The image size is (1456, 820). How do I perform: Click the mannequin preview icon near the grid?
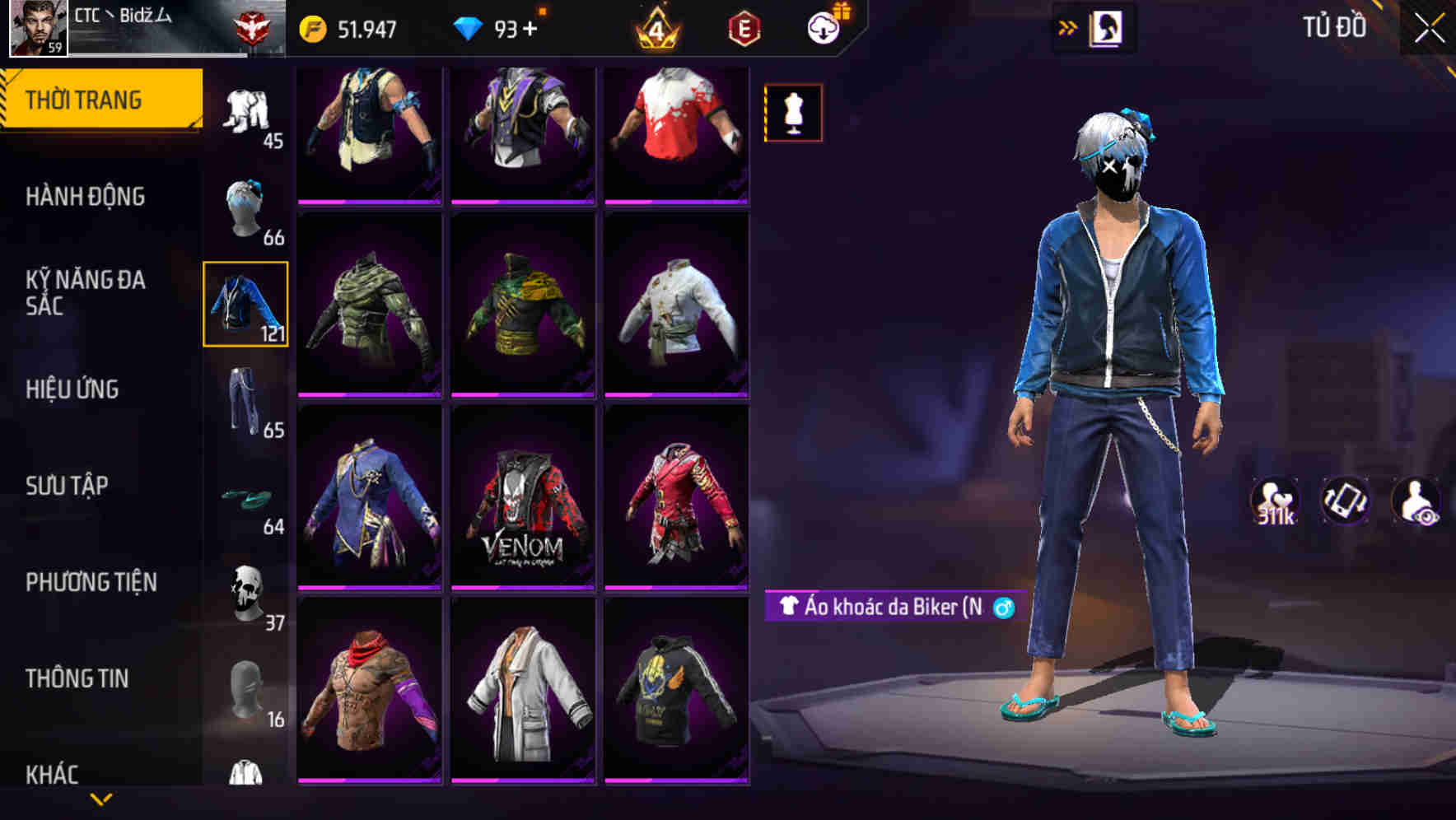(x=793, y=112)
